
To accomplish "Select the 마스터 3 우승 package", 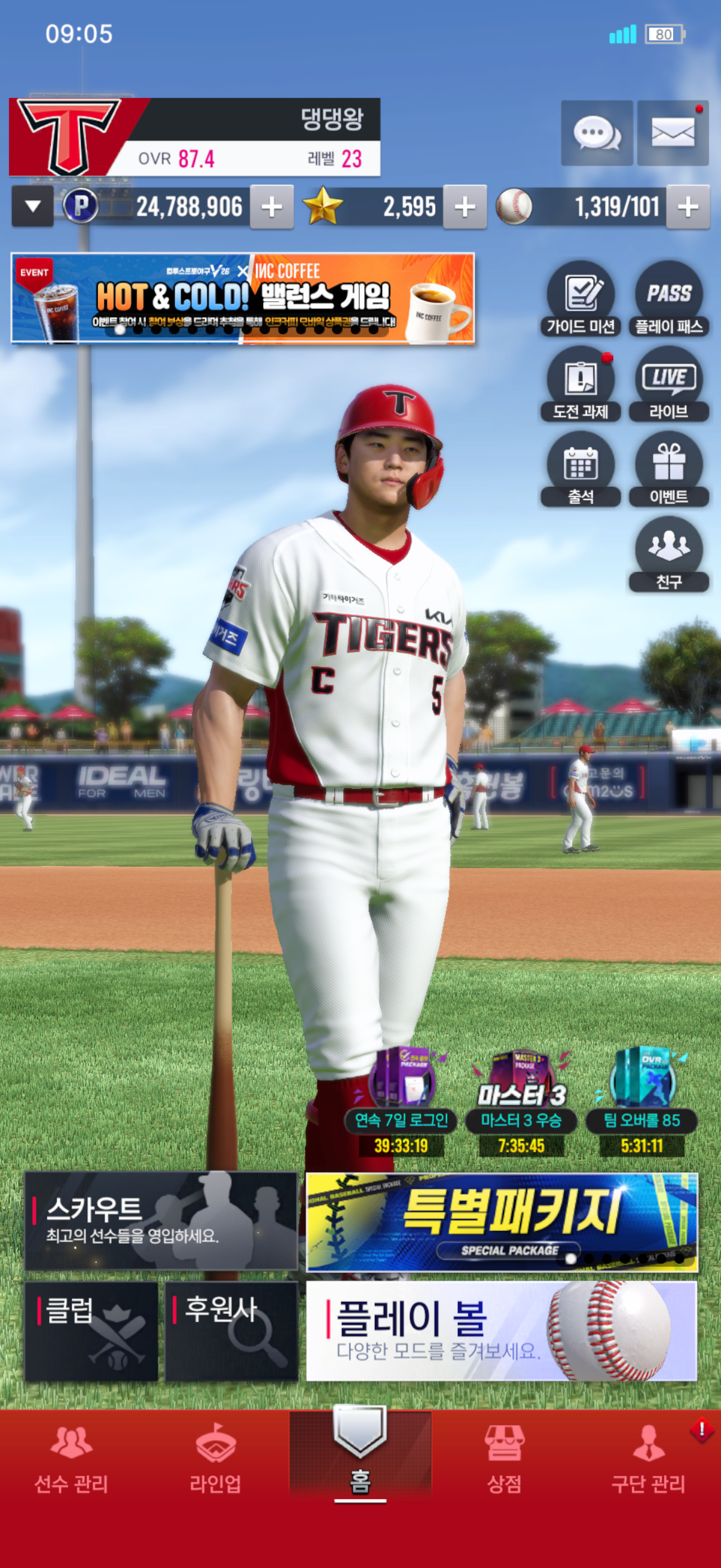I will click(x=521, y=1102).
